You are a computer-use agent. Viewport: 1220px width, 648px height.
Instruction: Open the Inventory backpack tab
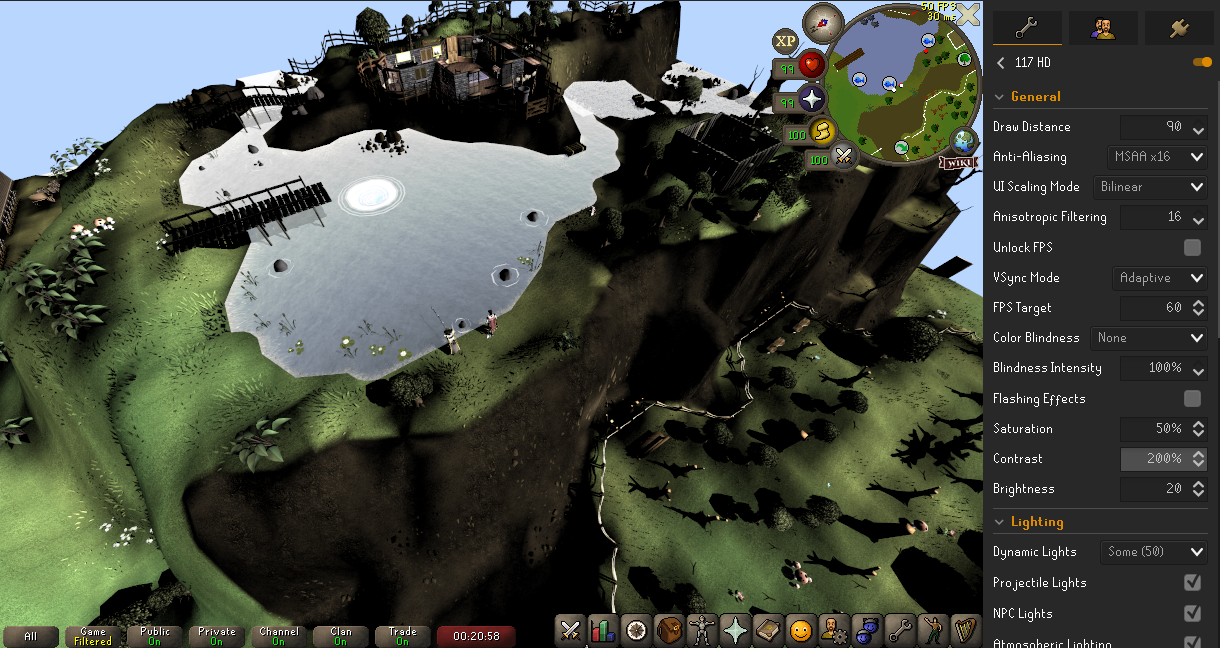(x=669, y=631)
